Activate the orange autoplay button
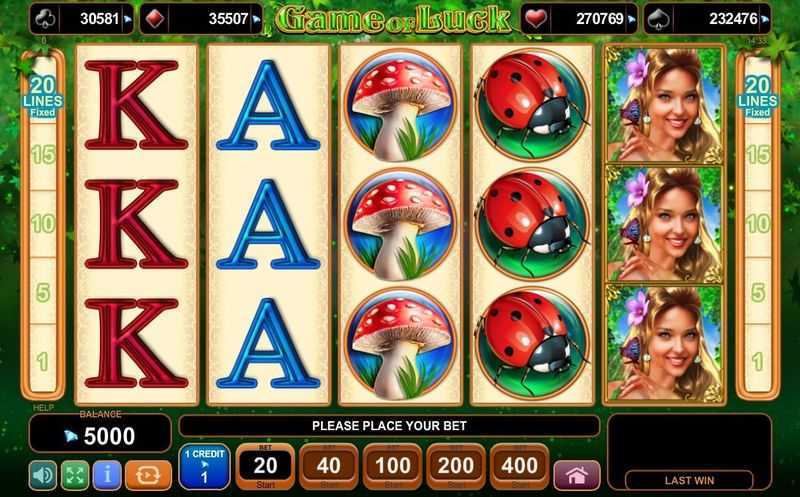The width and height of the screenshot is (800, 497). pyautogui.click(x=146, y=473)
